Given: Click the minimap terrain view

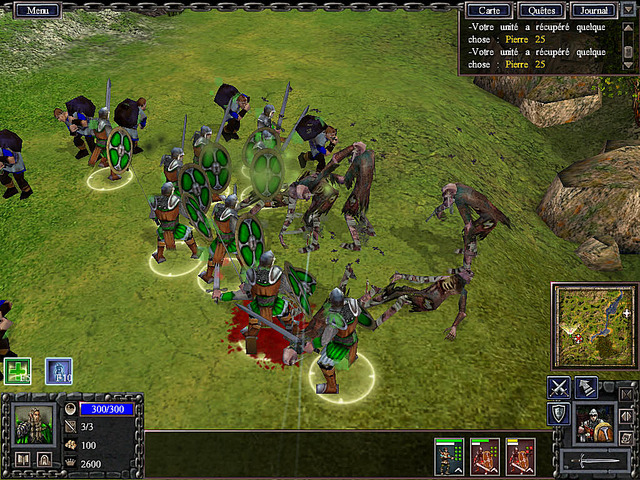Looking at the screenshot, I should click(x=593, y=326).
